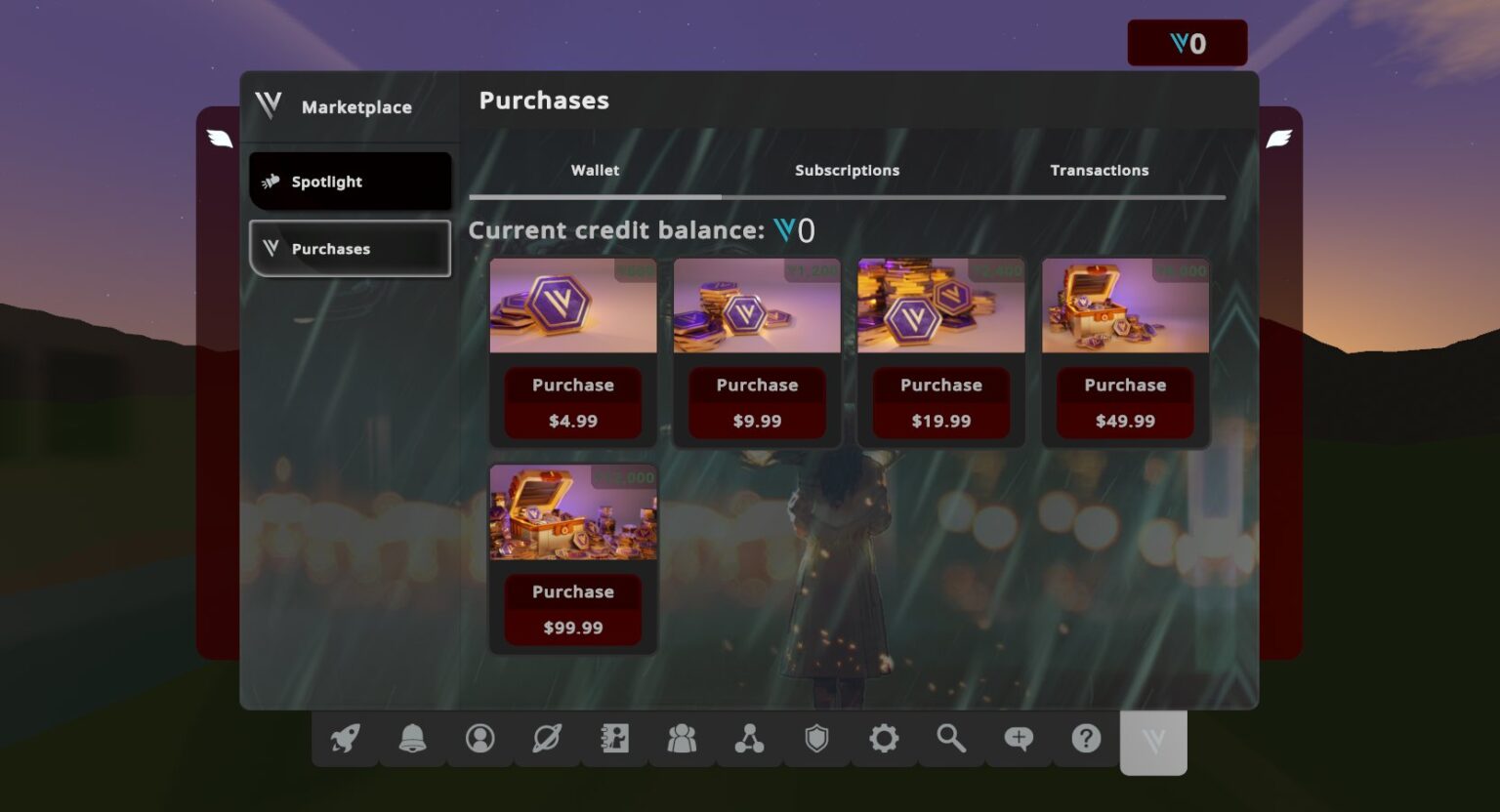Open the Spotlight section
Viewport: 1500px width, 812px height.
click(350, 181)
